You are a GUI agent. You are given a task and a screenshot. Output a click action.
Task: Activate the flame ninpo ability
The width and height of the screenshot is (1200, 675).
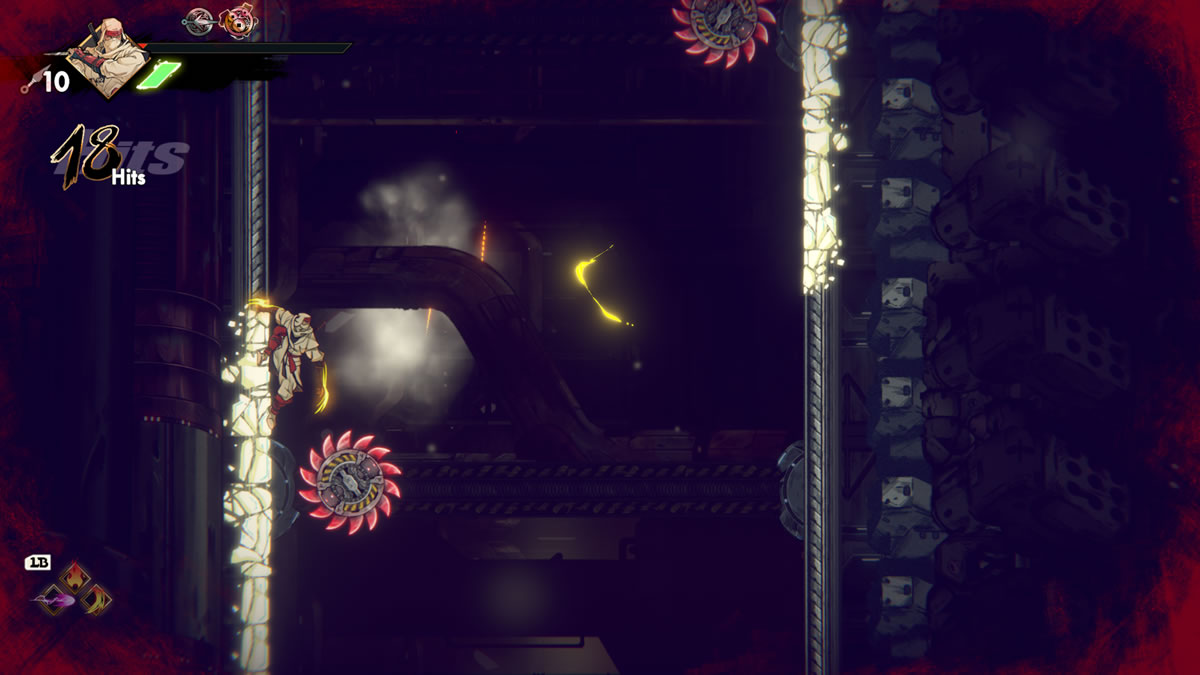[75, 577]
